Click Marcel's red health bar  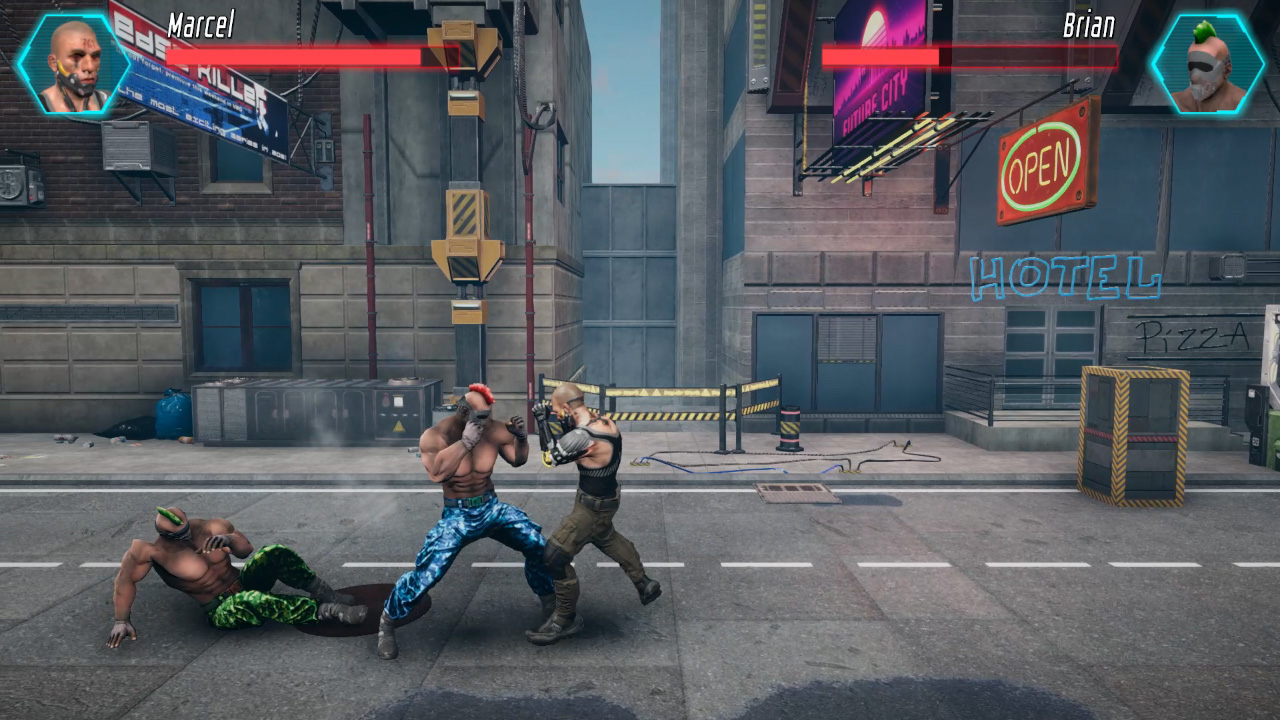(290, 57)
